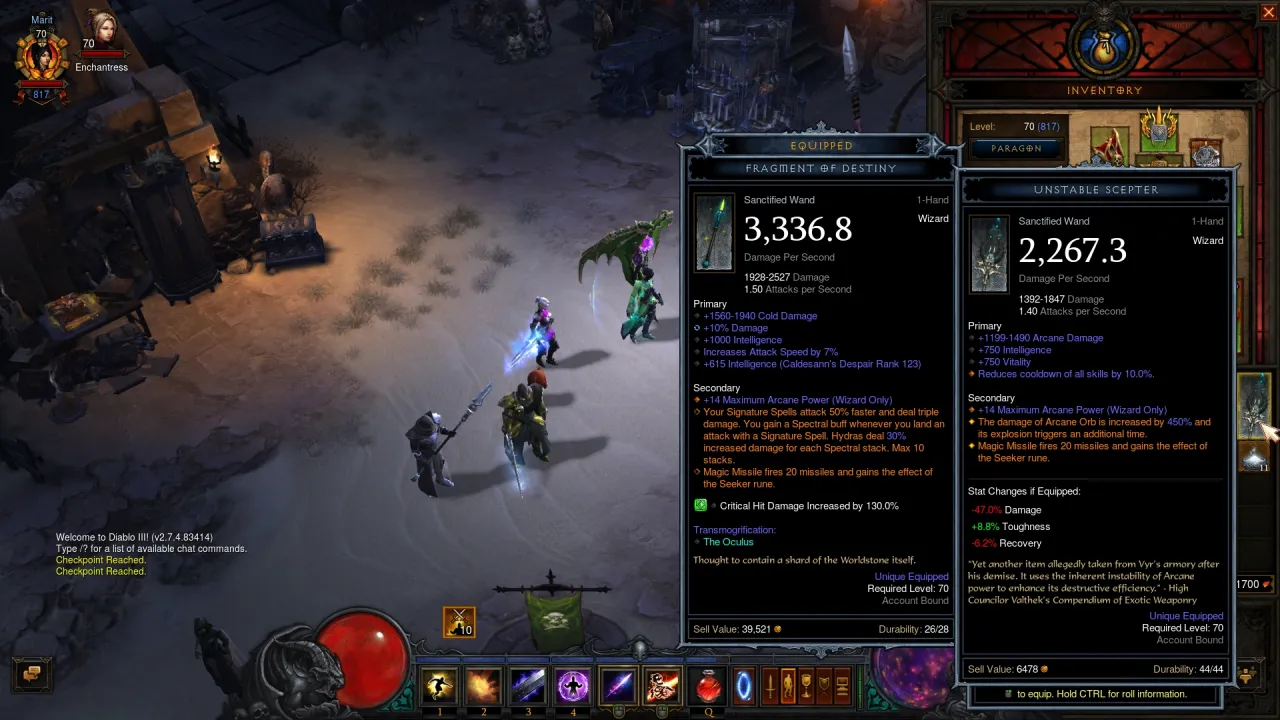Open achievements with the goblet menu icon
This screenshot has height=720, width=1280.
click(x=805, y=685)
